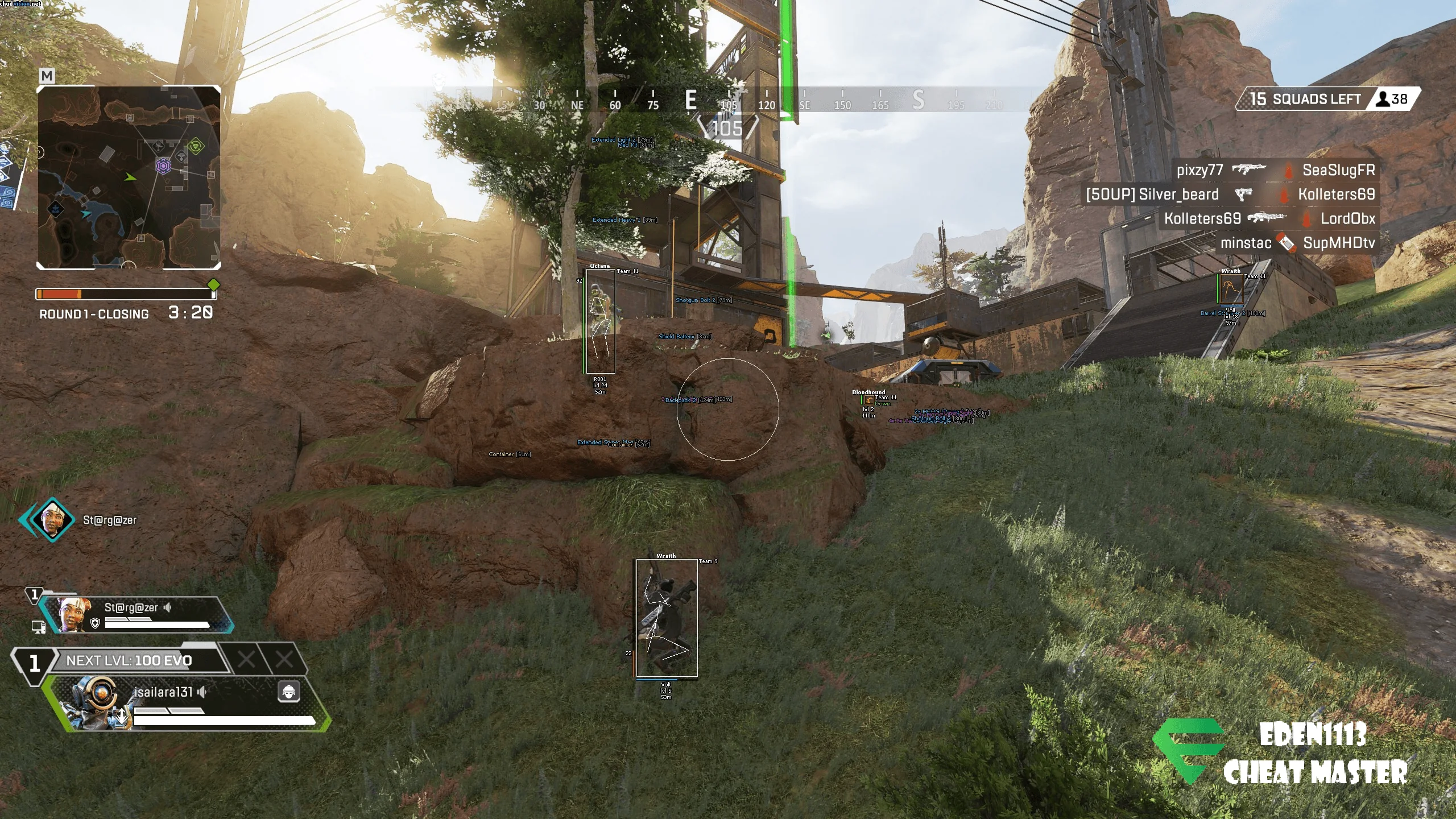This screenshot has width=1456, height=819.
Task: Click the floating St@rg@zer teammate diamond portrait
Action: [51, 519]
